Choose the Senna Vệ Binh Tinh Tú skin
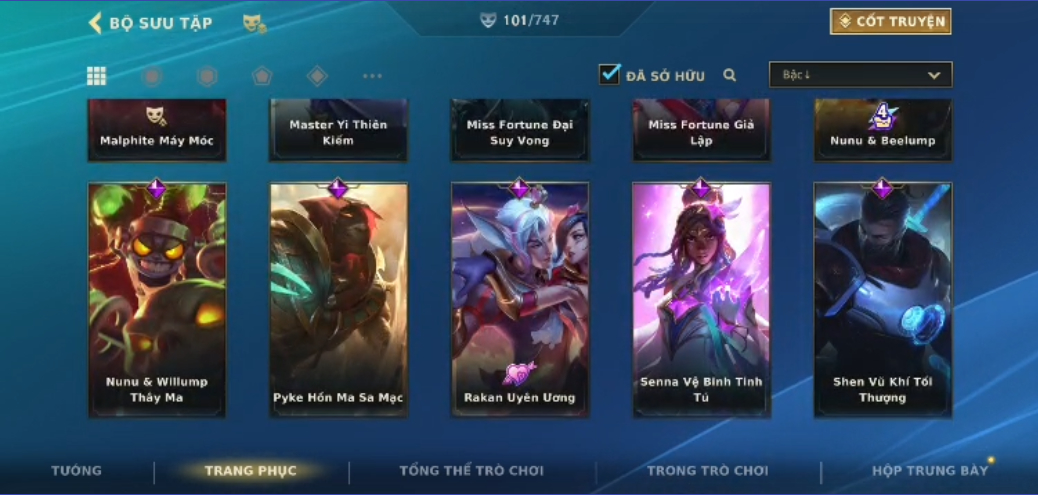Image resolution: width=1038 pixels, height=495 pixels. (x=701, y=299)
